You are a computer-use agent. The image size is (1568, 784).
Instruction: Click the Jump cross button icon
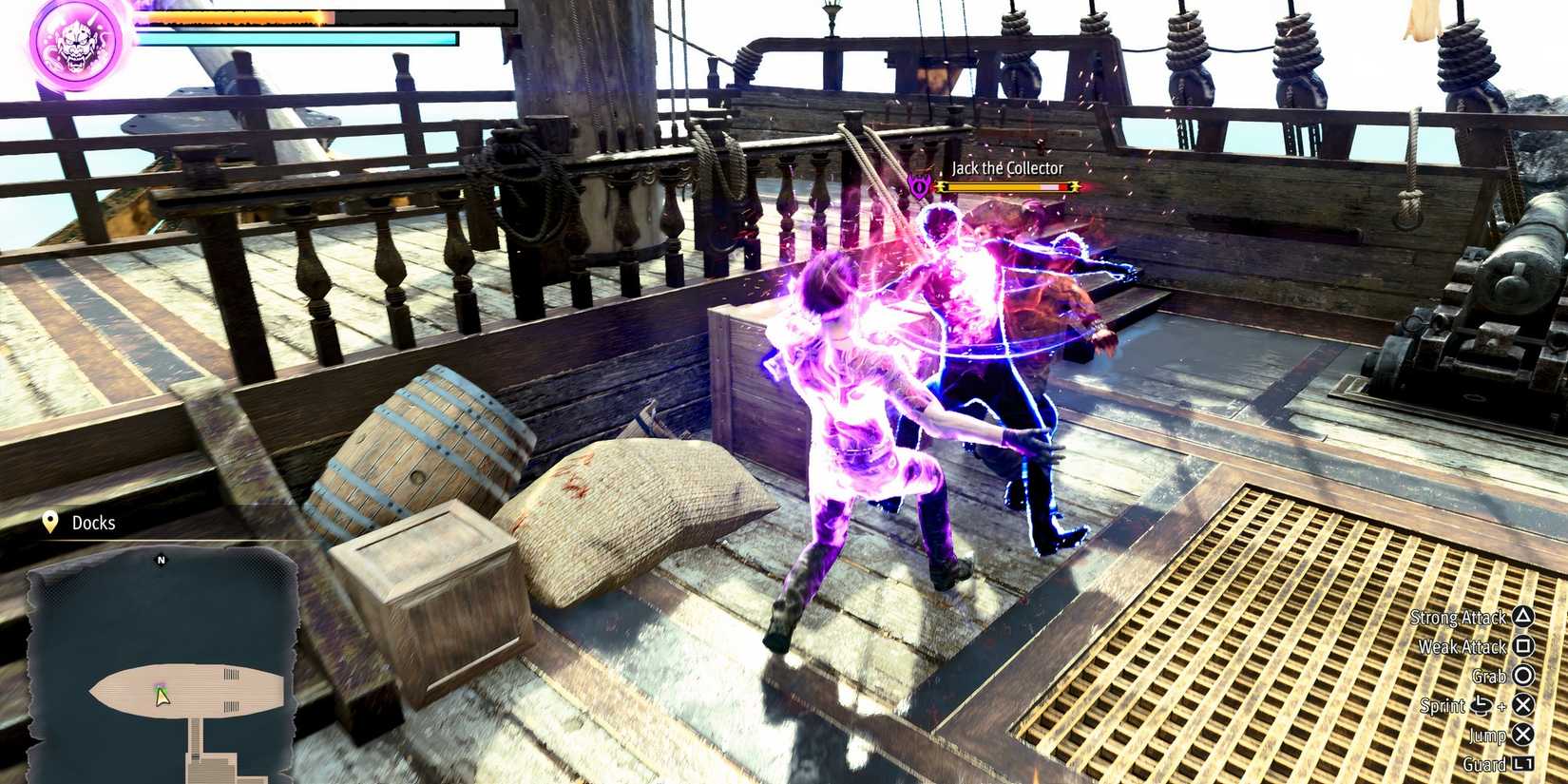(x=1525, y=736)
